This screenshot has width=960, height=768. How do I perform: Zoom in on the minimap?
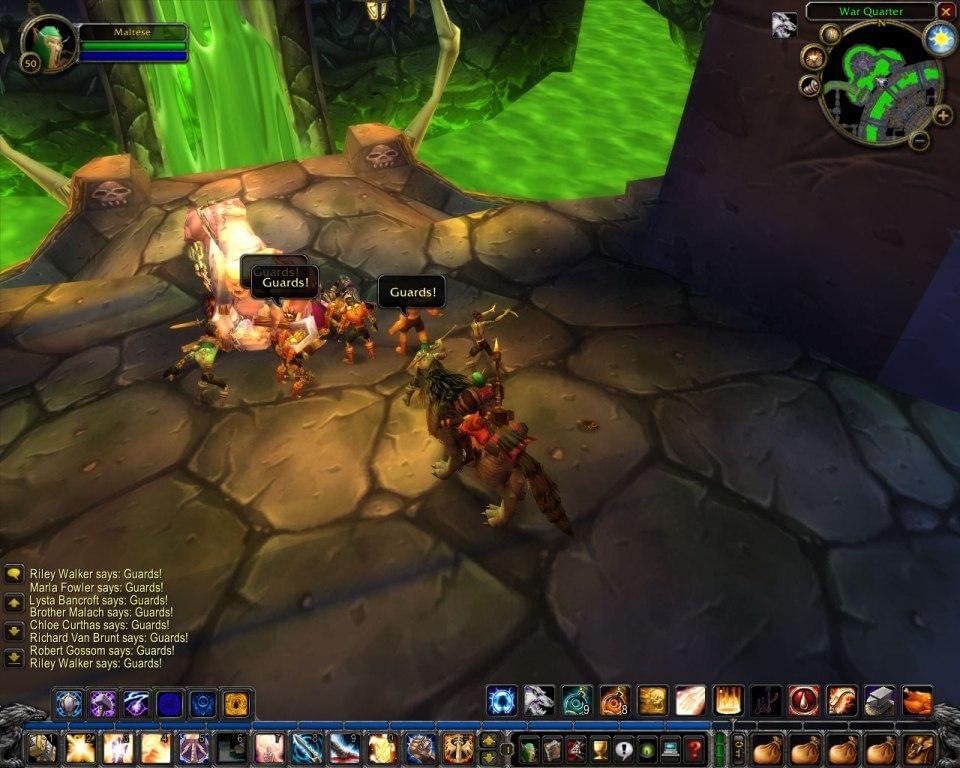click(942, 116)
